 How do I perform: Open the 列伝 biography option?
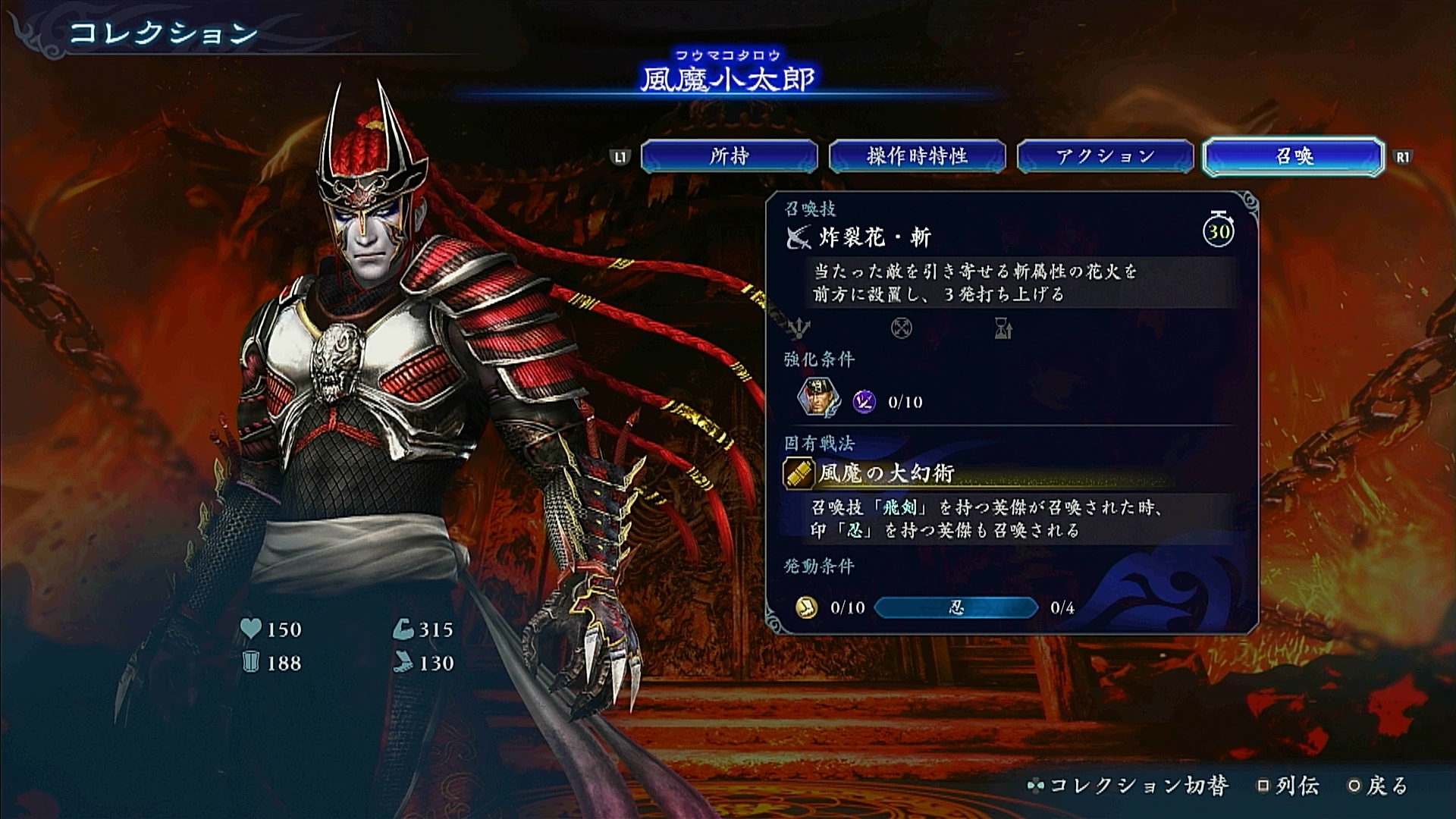(1288, 786)
